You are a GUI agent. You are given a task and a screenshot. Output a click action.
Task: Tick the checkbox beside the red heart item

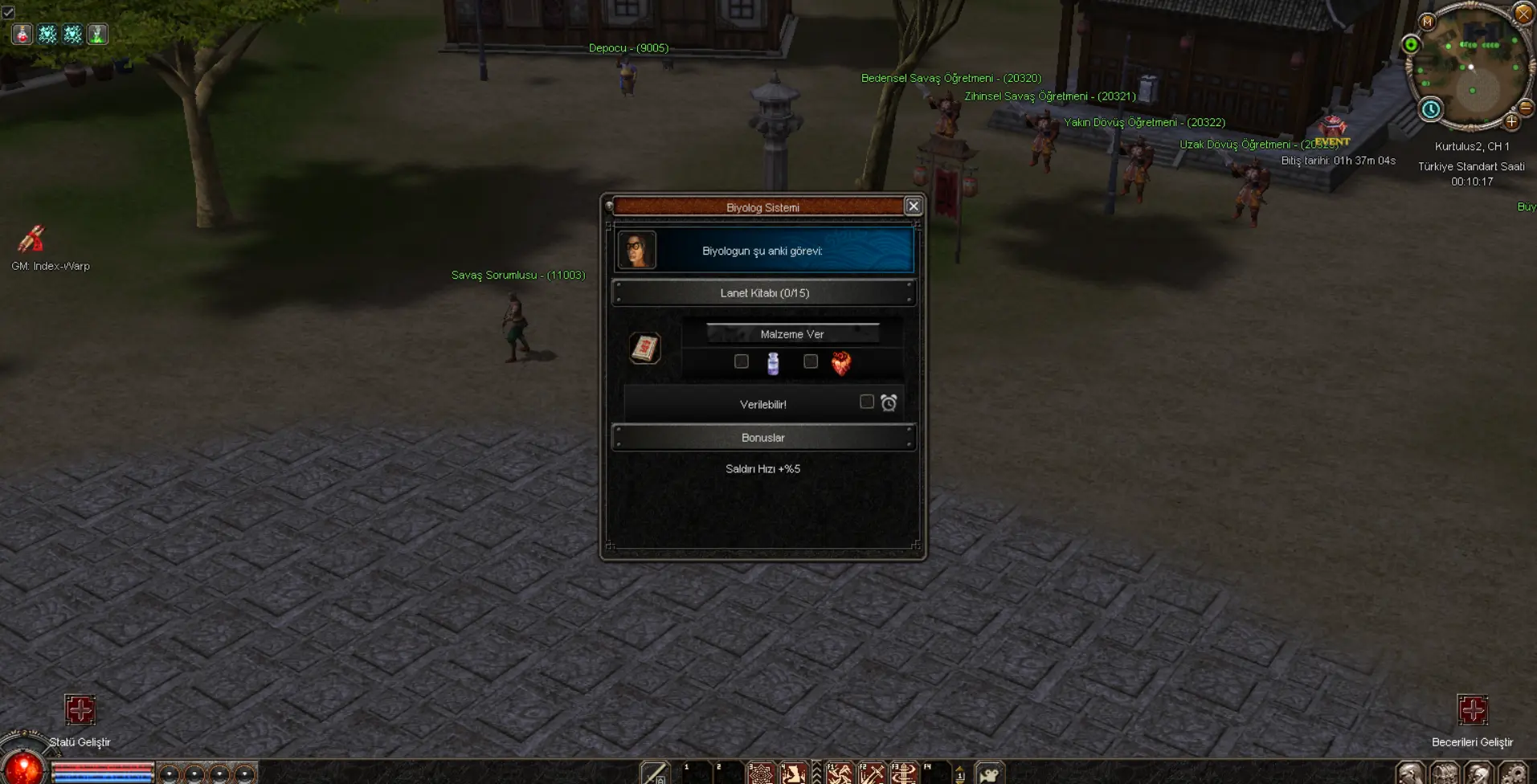click(x=811, y=361)
